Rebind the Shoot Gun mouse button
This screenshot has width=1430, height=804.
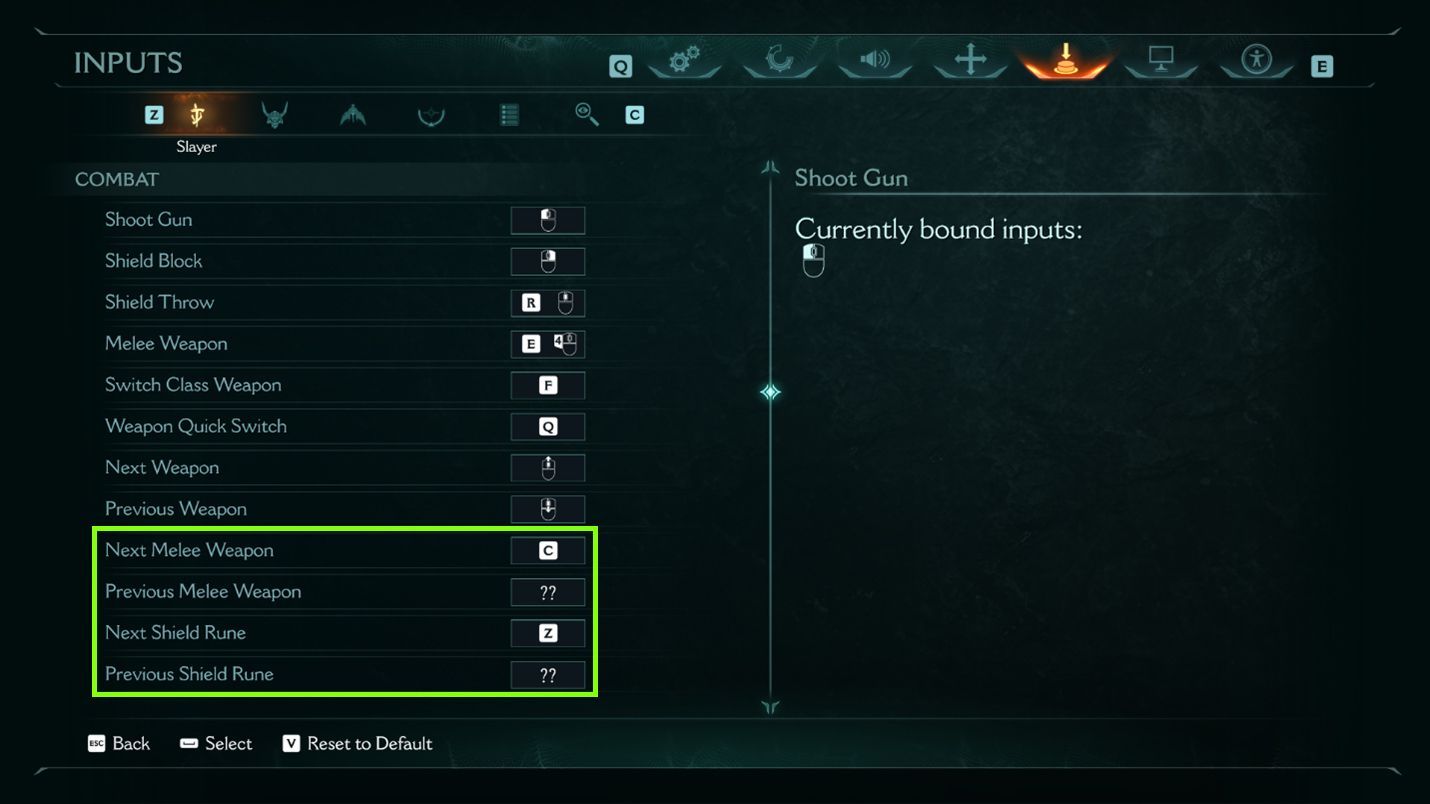pyautogui.click(x=548, y=220)
